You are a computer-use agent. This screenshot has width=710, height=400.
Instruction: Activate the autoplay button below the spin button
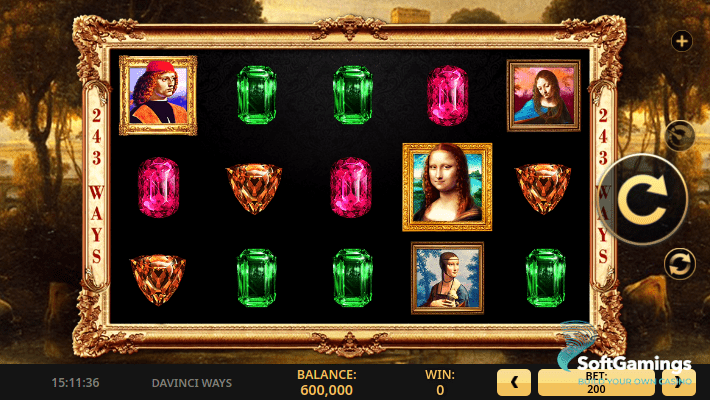pyautogui.click(x=680, y=264)
